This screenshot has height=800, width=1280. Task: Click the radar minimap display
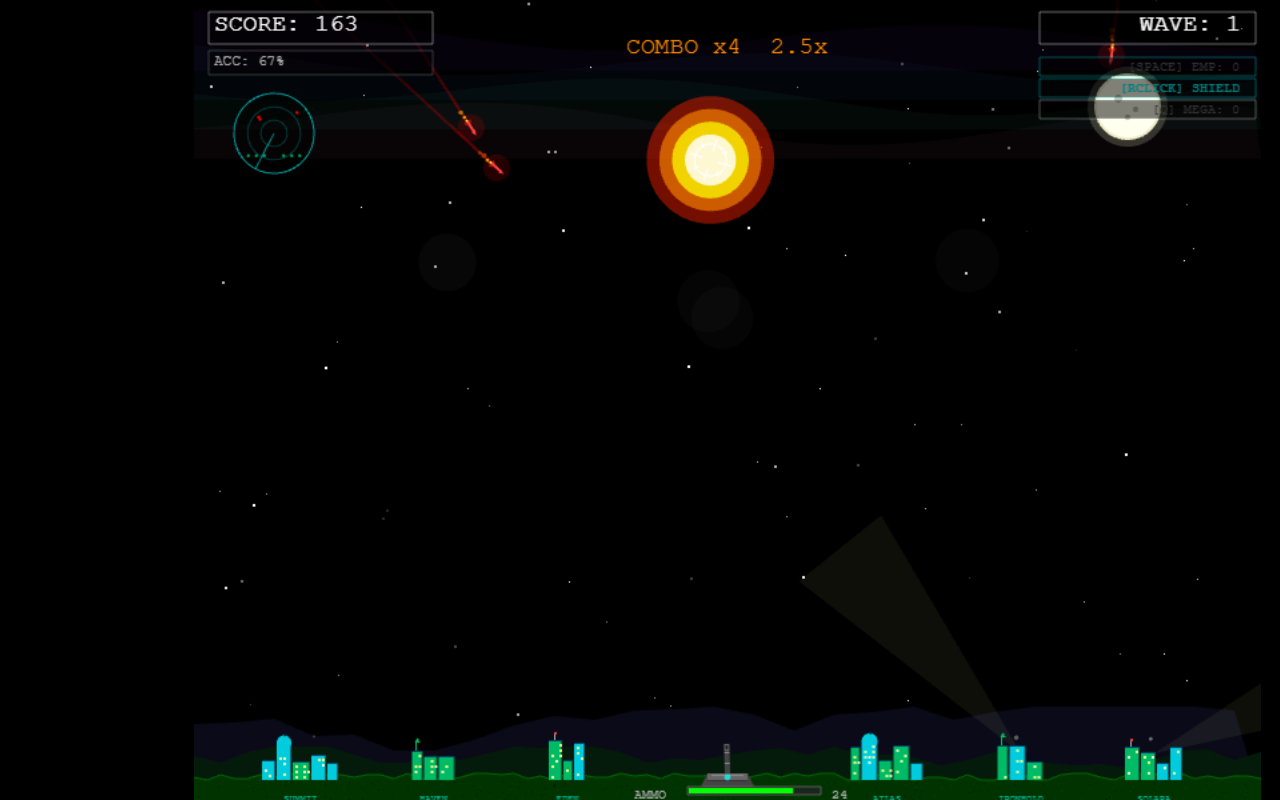[273, 134]
